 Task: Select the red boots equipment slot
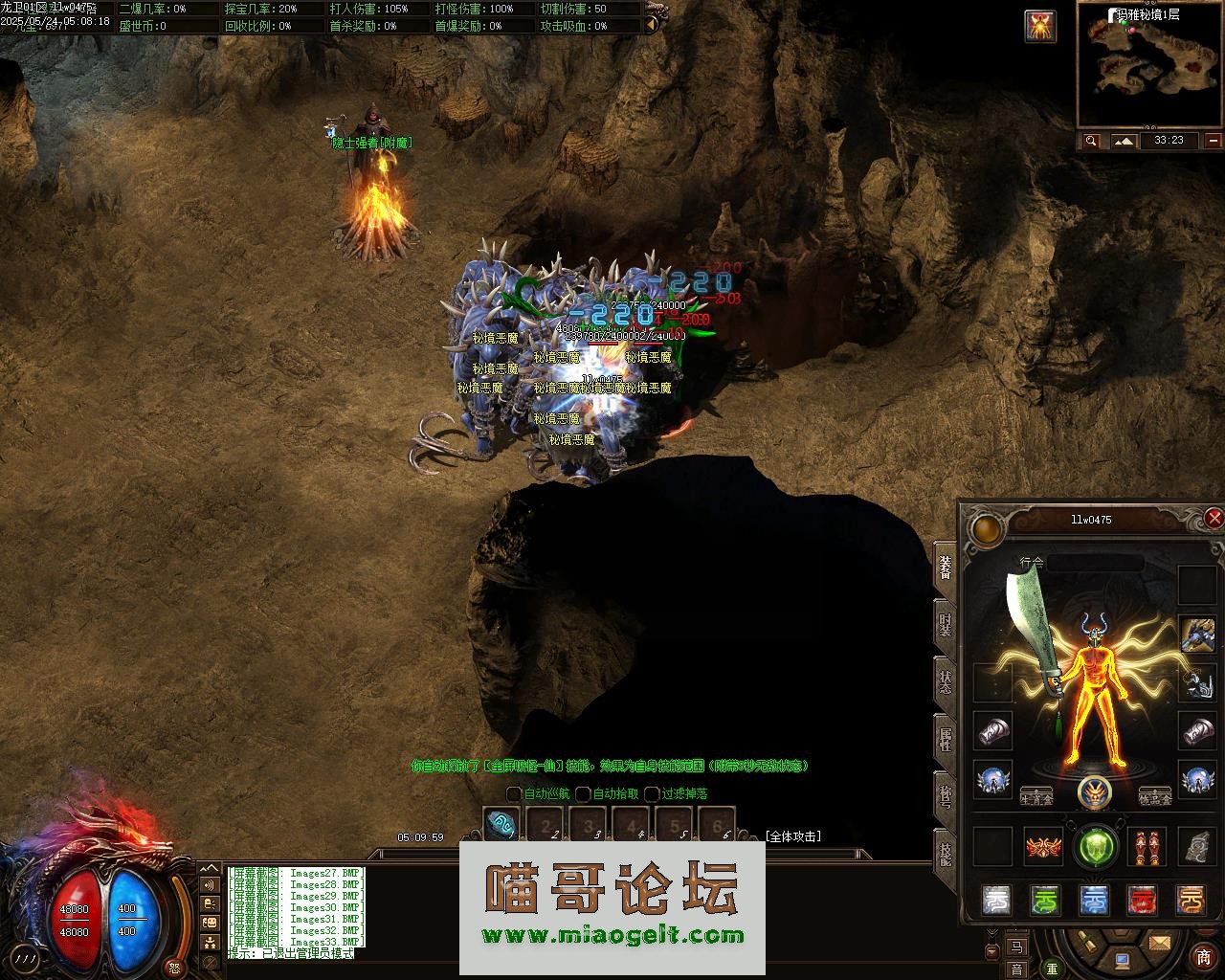point(1145,846)
